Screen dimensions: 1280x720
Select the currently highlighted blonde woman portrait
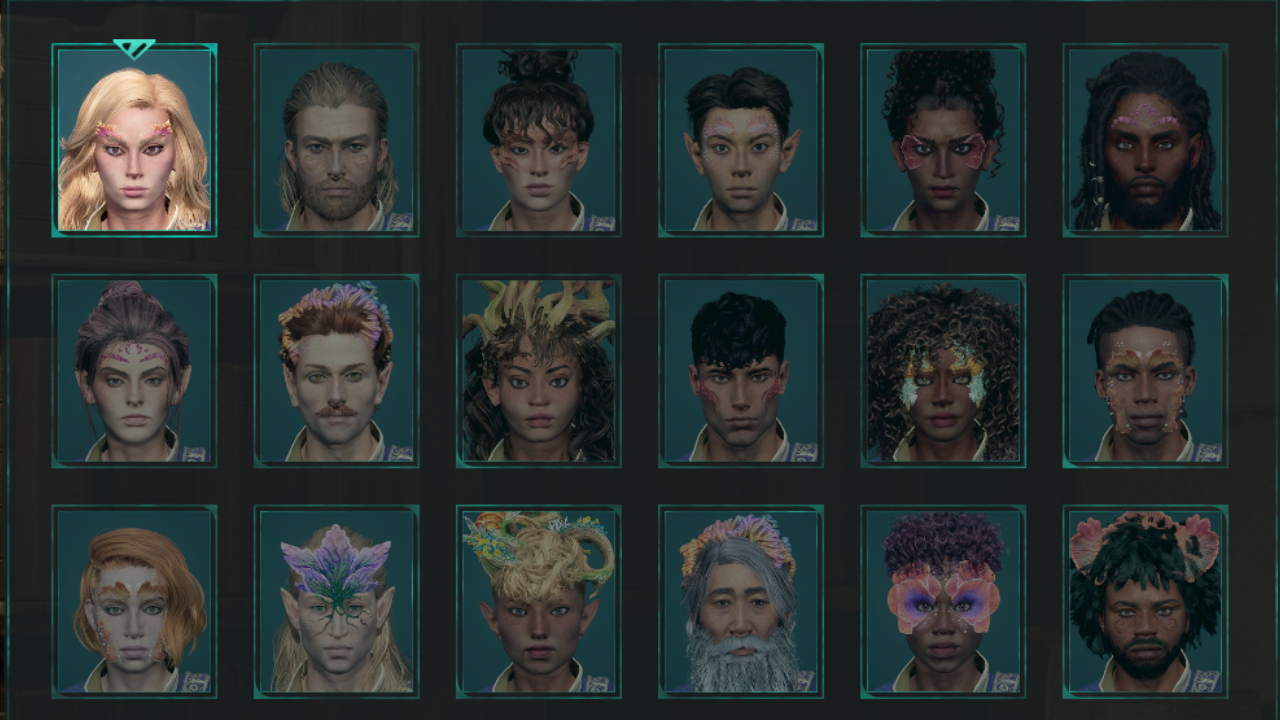coord(134,140)
